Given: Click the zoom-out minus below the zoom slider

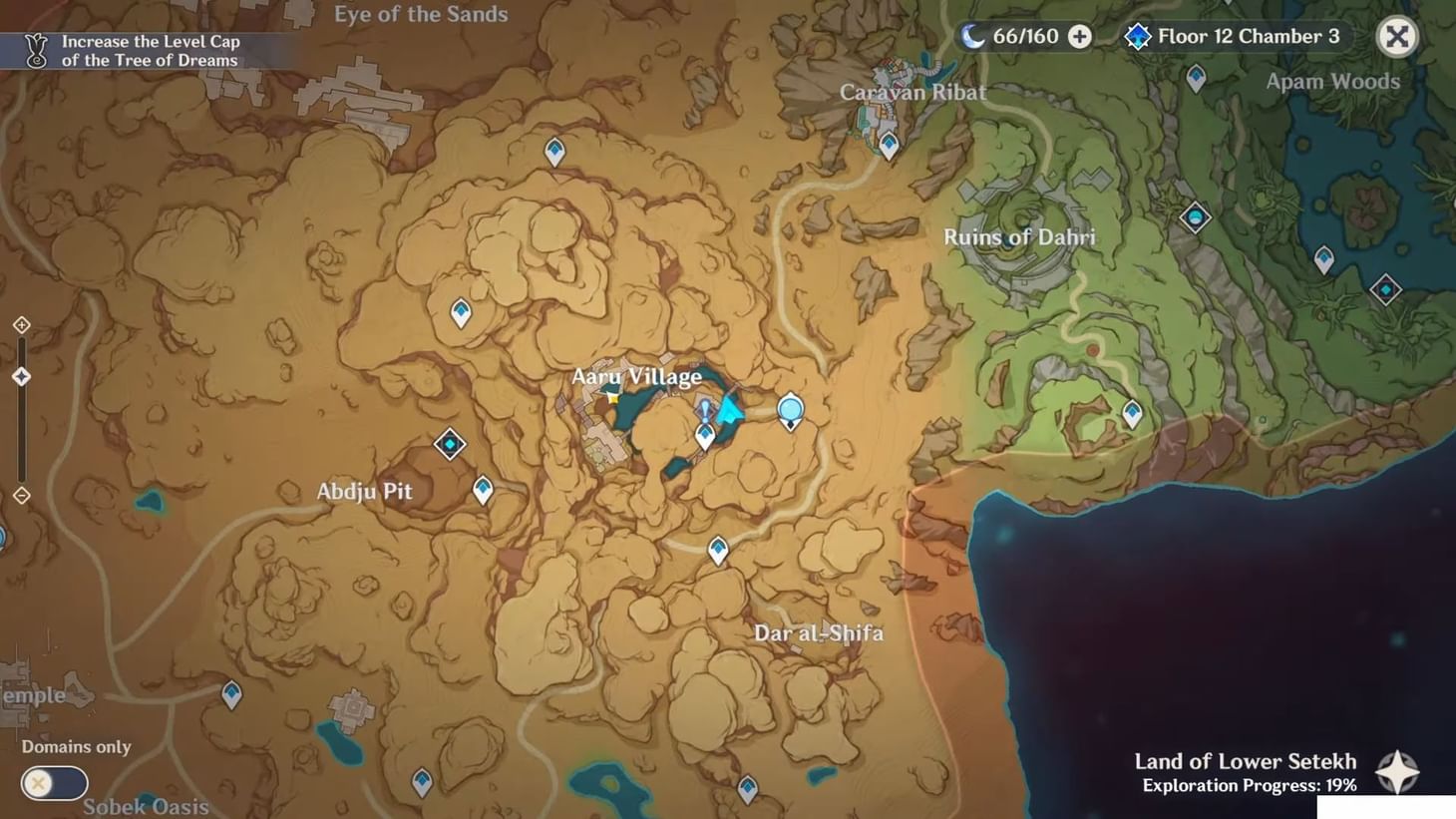Looking at the screenshot, I should (22, 494).
